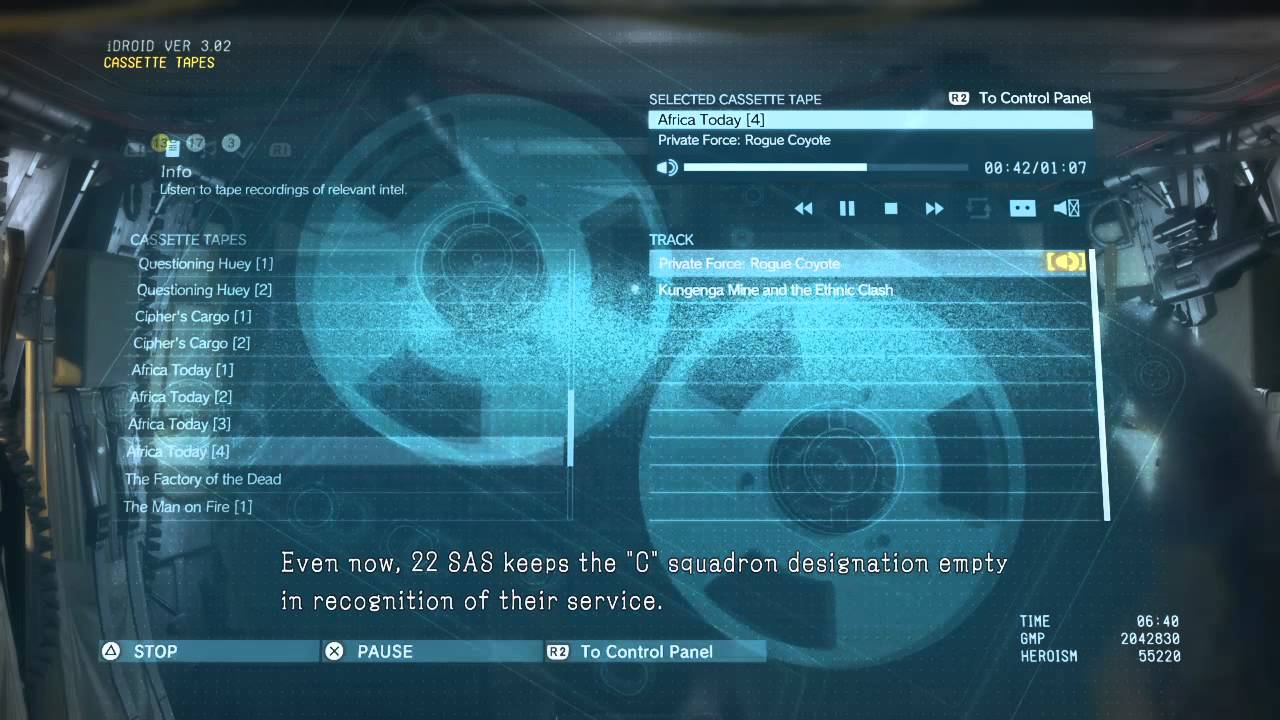Open the TRACK list header

point(671,240)
